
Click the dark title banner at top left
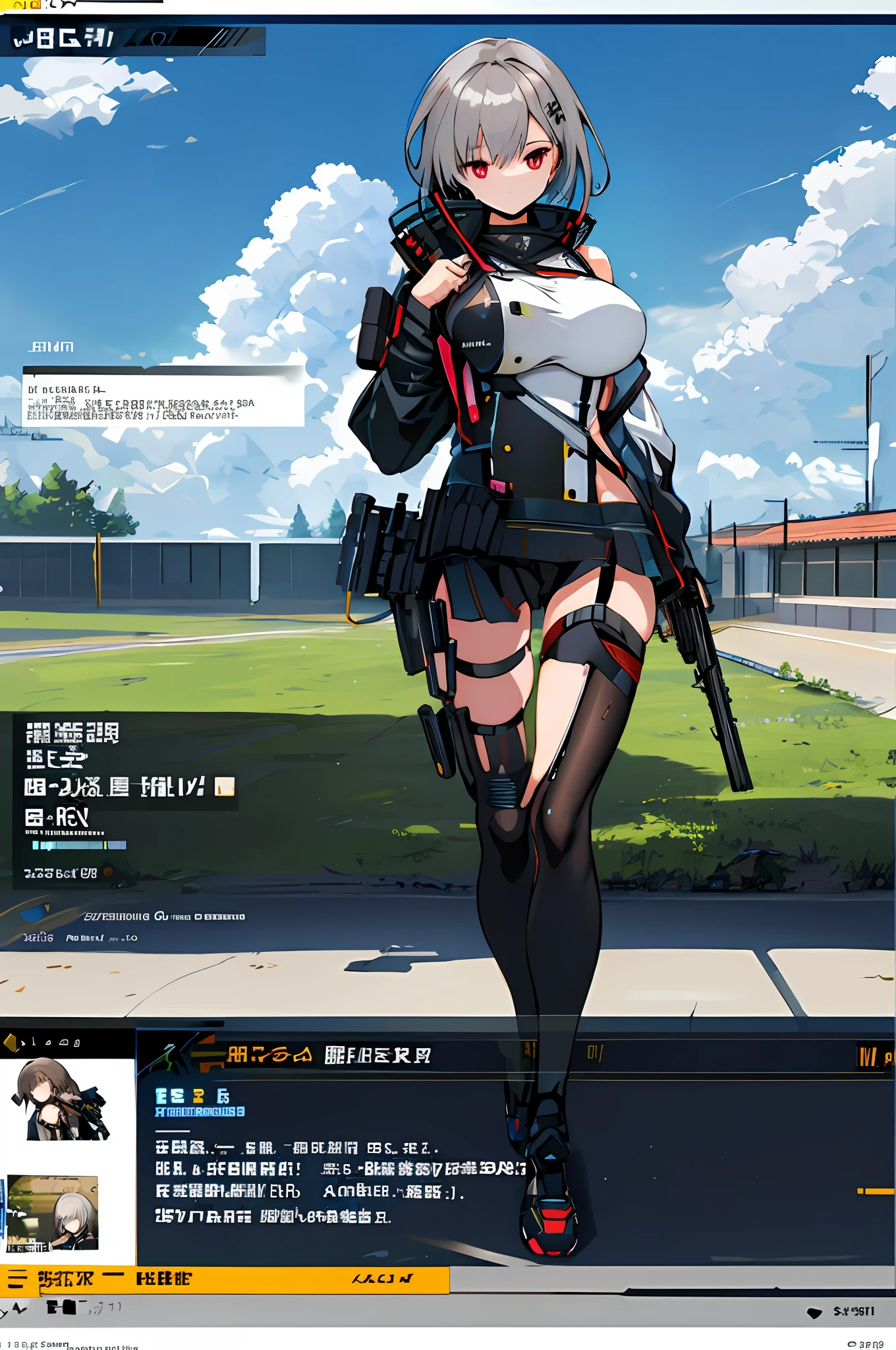tap(132, 40)
